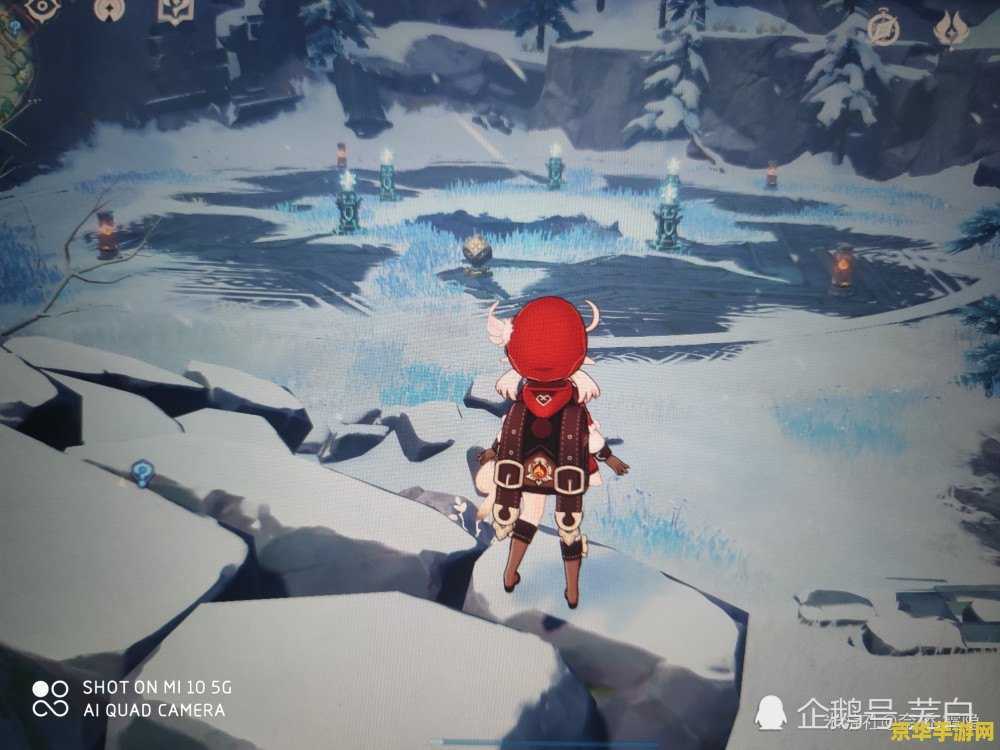Select the winged emblem icon
The height and width of the screenshot is (750, 1000).
[x=950, y=28]
